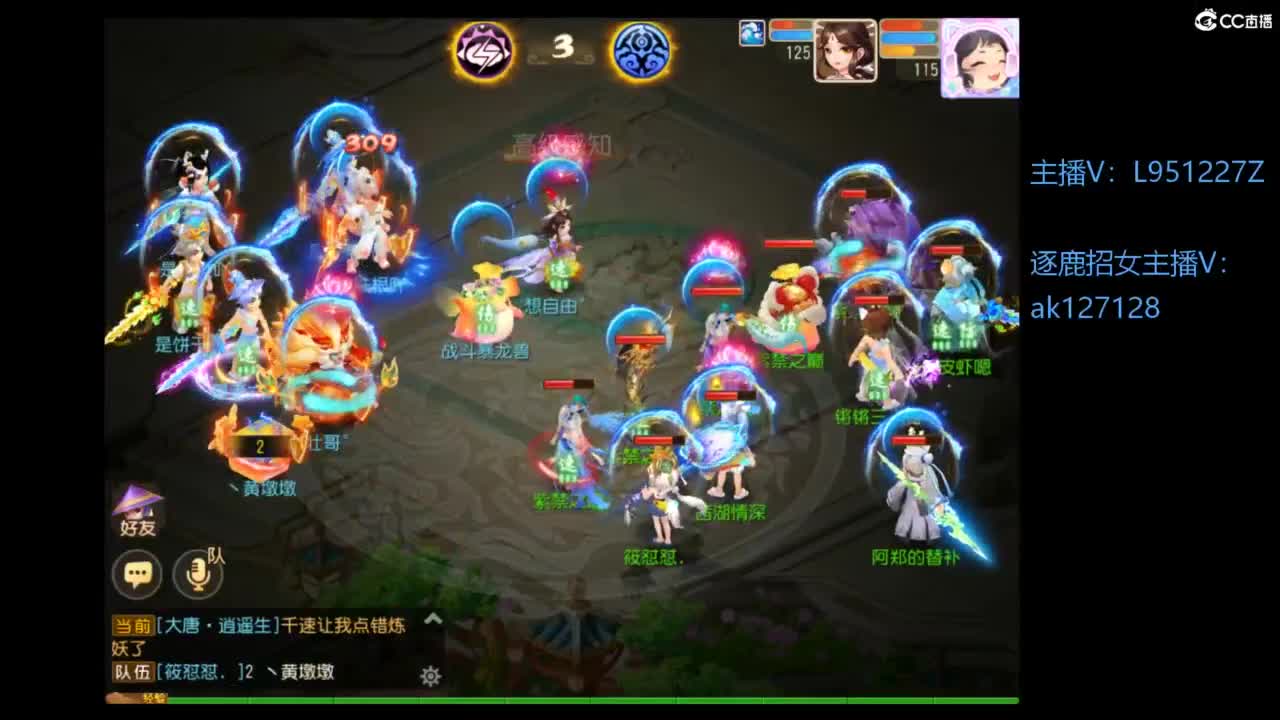Activate the lightning speed skill icon top center
The height and width of the screenshot is (720, 1280).
click(x=482, y=52)
